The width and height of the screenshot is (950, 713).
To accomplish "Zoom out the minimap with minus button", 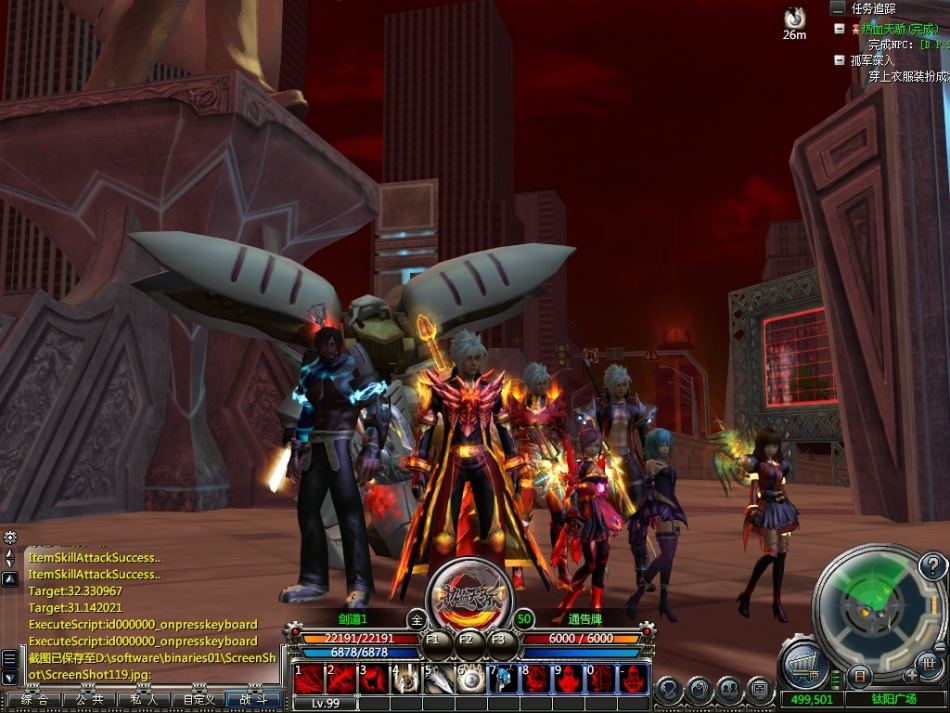I will point(940,648).
